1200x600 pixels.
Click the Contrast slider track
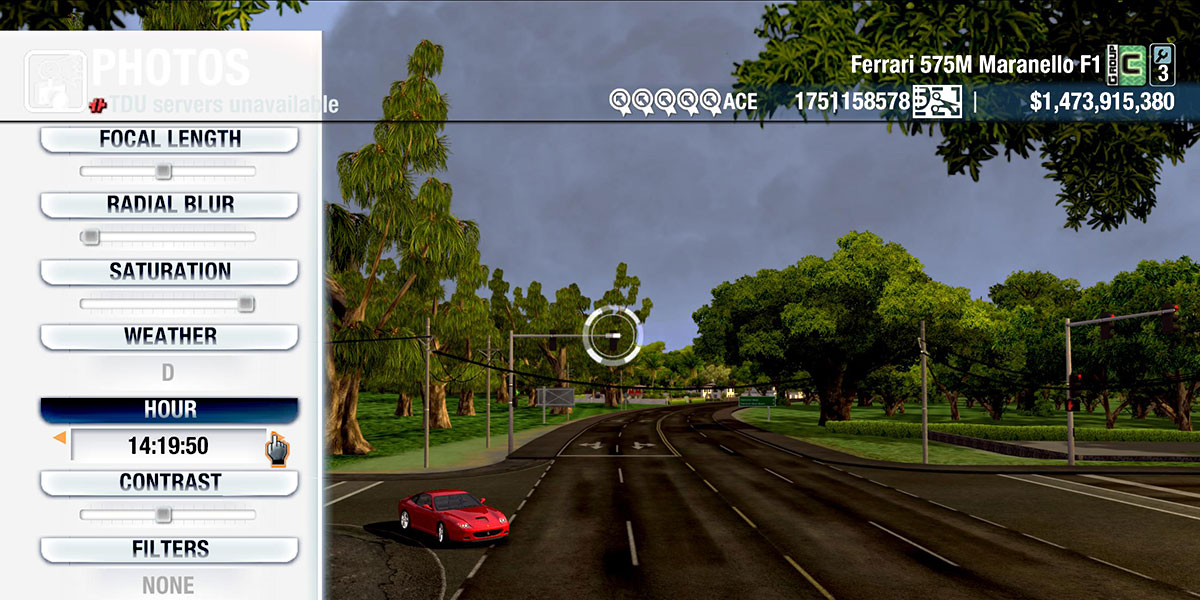[x=168, y=515]
